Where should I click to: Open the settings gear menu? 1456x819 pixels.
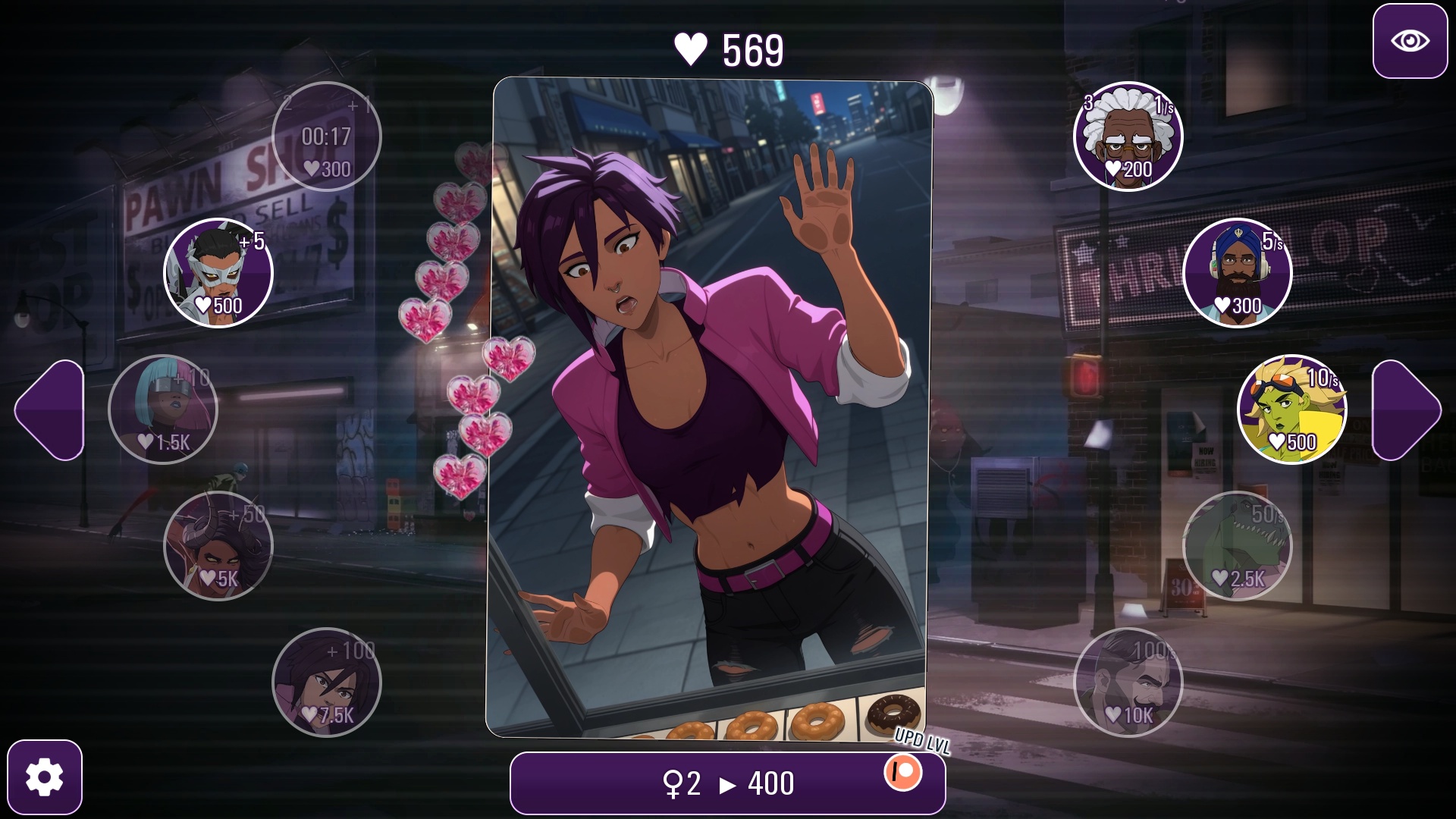pyautogui.click(x=45, y=777)
